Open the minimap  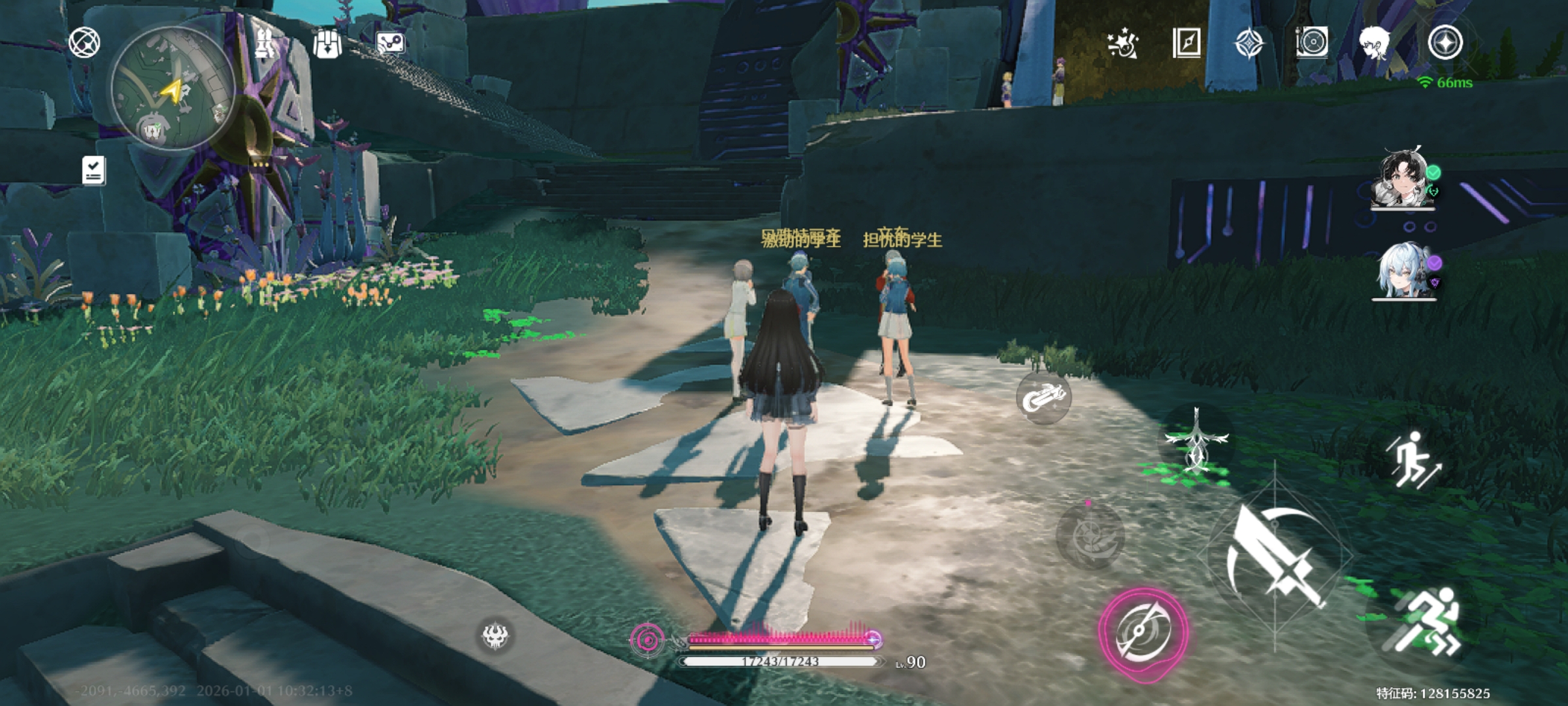click(172, 88)
